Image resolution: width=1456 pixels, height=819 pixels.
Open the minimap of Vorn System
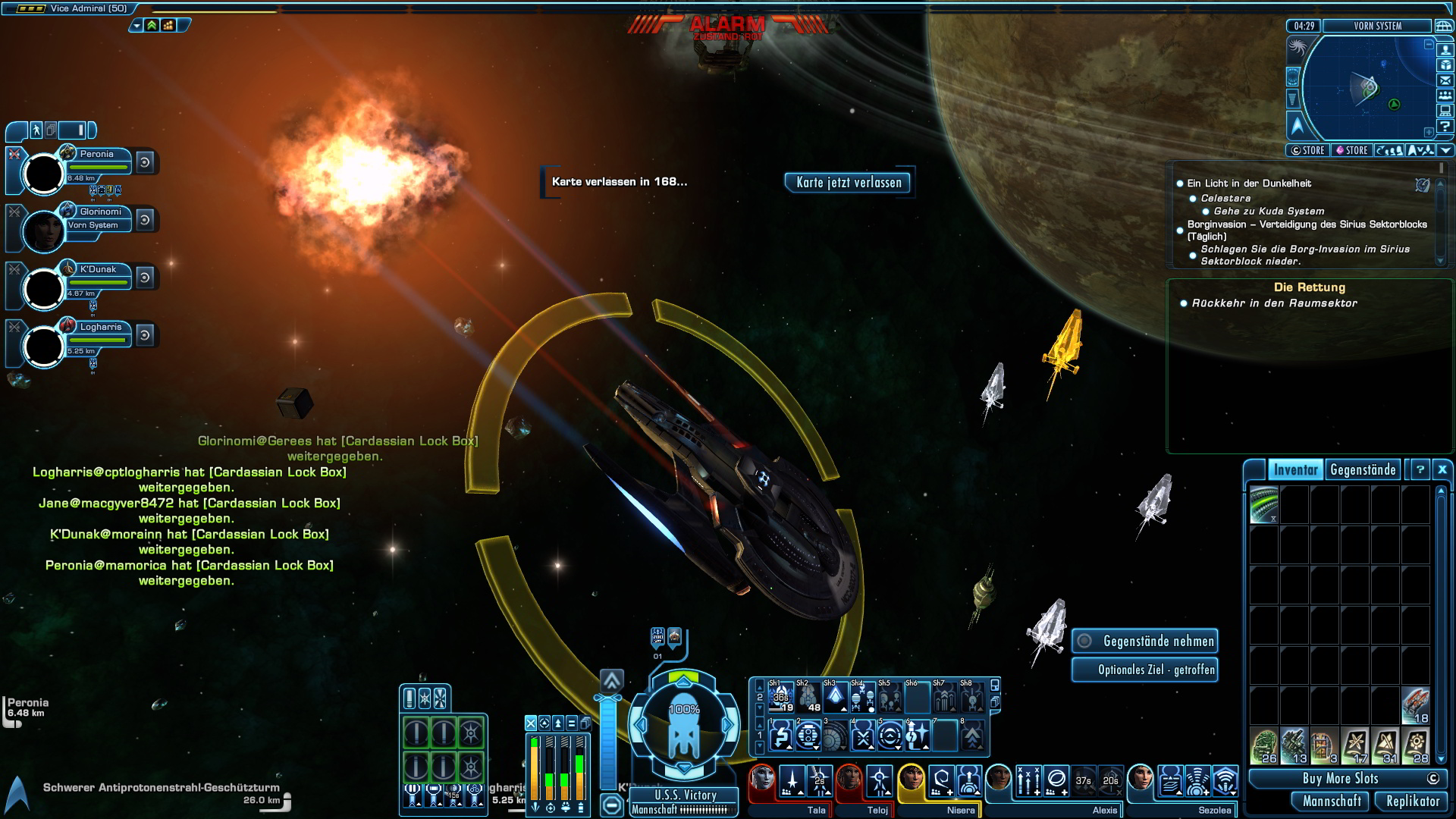pos(1368,89)
